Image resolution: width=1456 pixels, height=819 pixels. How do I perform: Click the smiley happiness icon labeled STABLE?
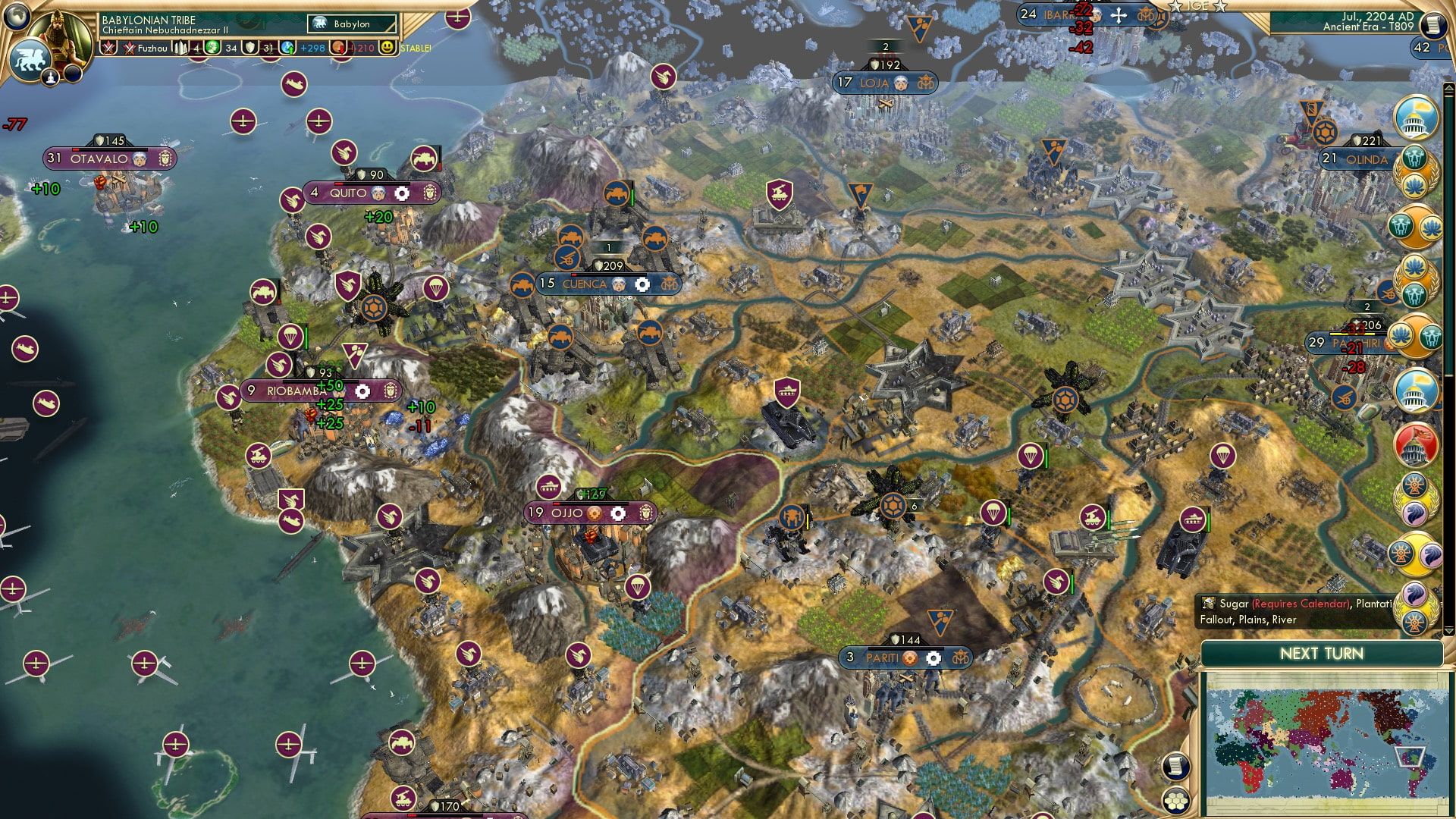(x=389, y=49)
